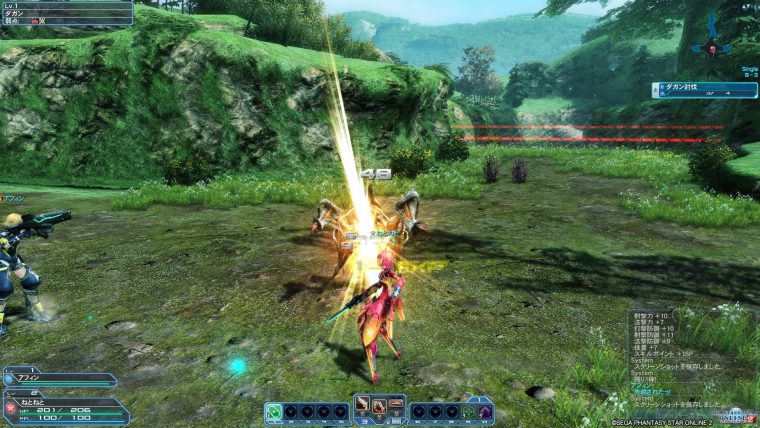Click the target enemy ダガン info panel
Viewport: 760px width, 428px height.
coord(66,13)
